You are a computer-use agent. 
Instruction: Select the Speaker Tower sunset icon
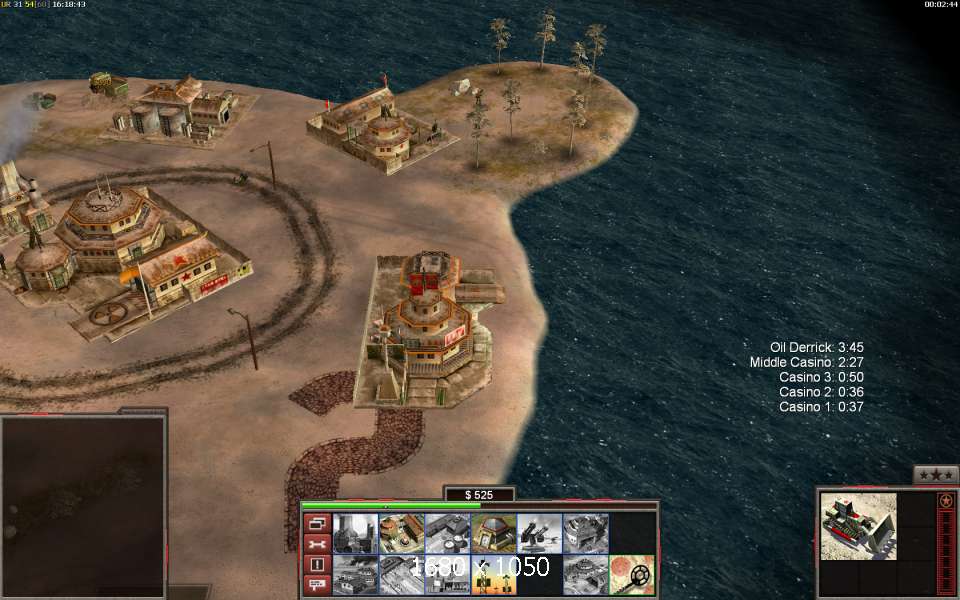tap(493, 575)
